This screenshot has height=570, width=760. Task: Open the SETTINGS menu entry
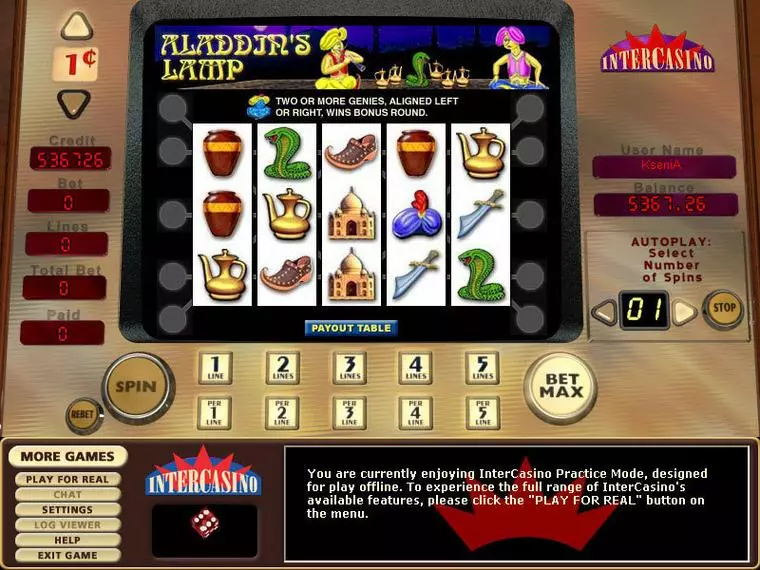68,510
